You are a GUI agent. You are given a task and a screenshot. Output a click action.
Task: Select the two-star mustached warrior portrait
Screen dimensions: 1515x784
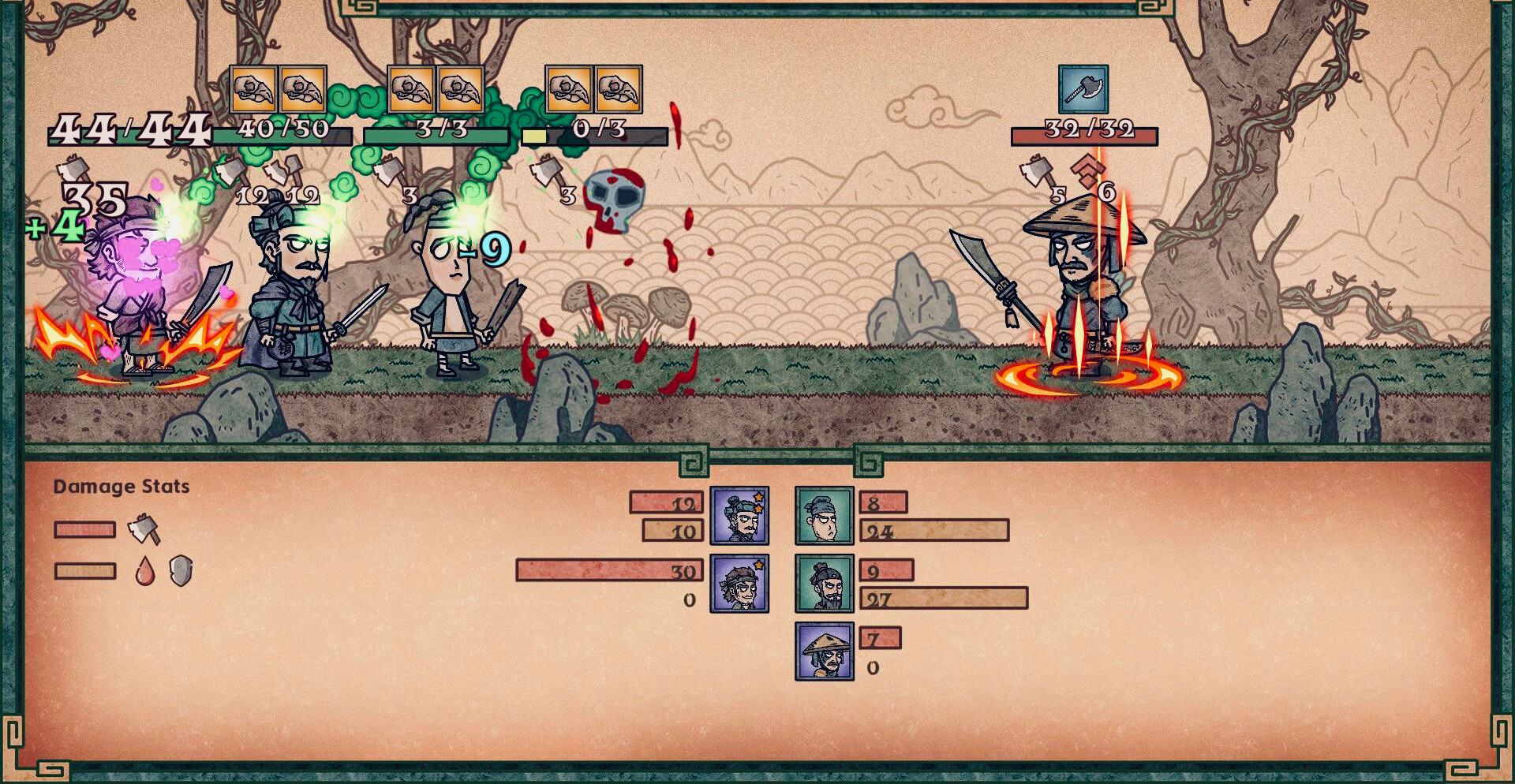click(x=739, y=516)
